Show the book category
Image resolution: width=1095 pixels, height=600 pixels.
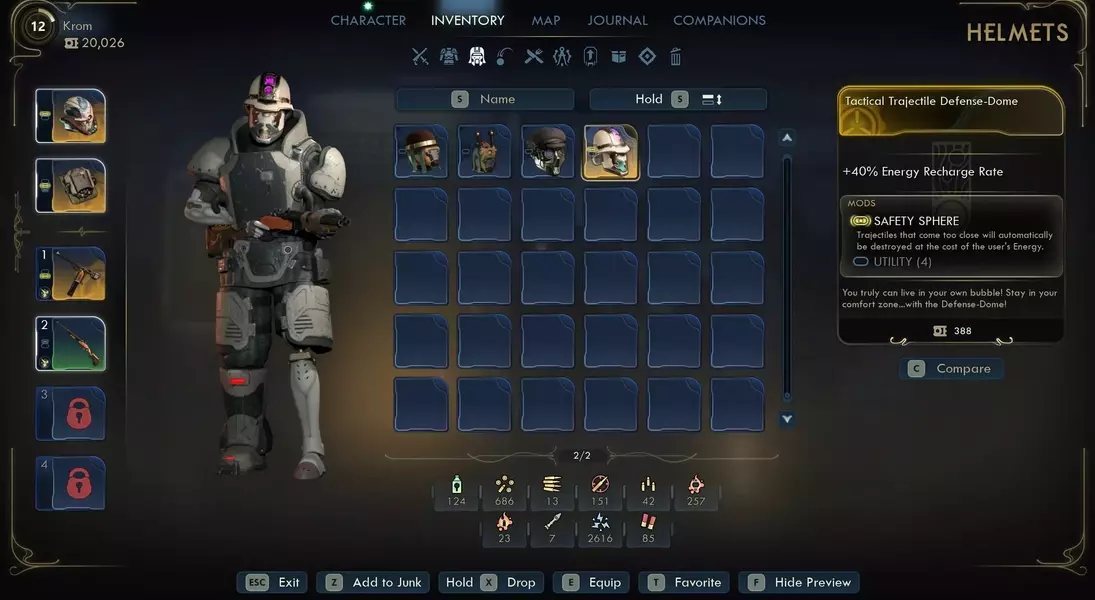click(x=618, y=57)
